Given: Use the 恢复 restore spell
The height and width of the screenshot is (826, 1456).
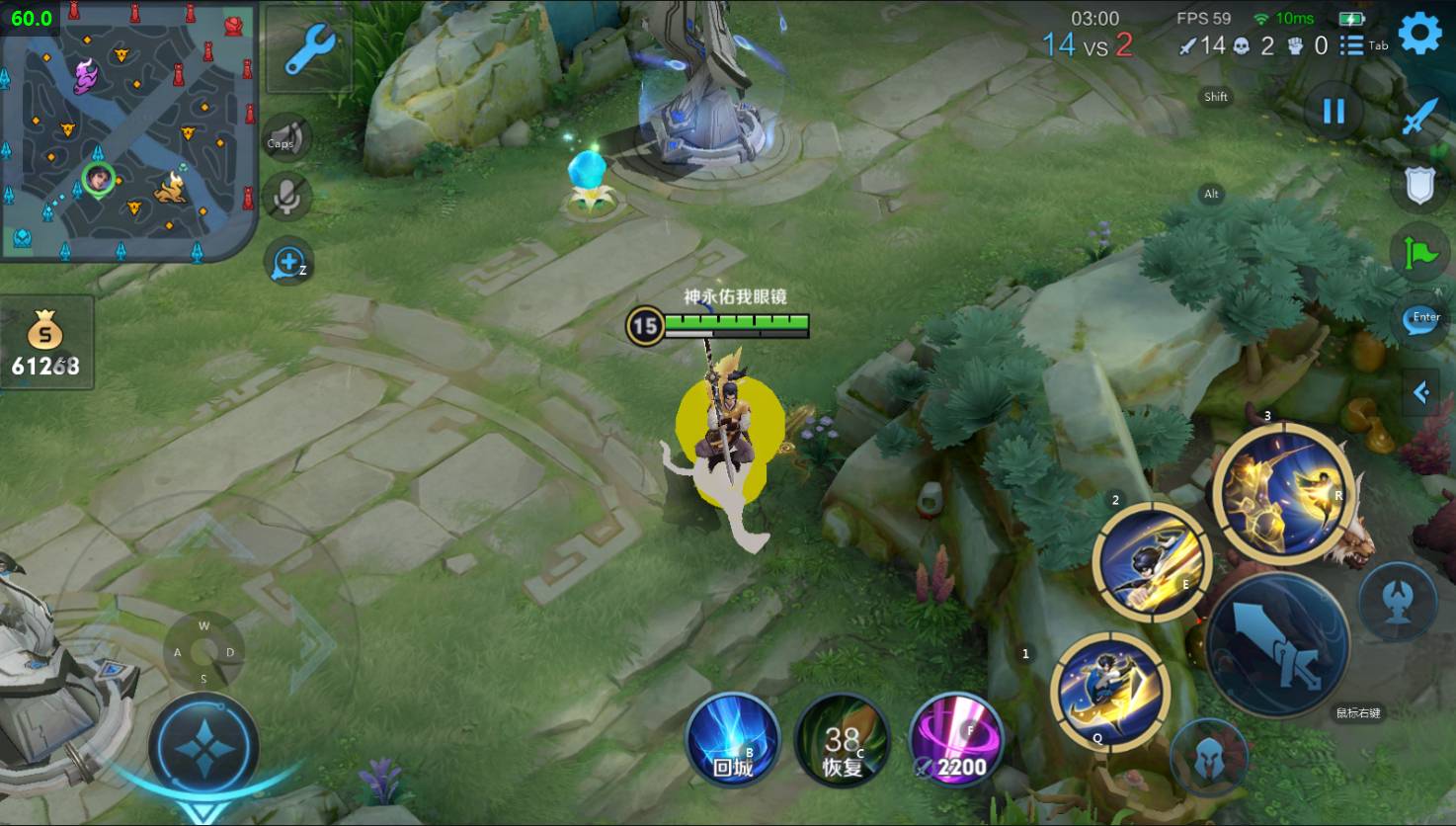Looking at the screenshot, I should click(x=843, y=741).
